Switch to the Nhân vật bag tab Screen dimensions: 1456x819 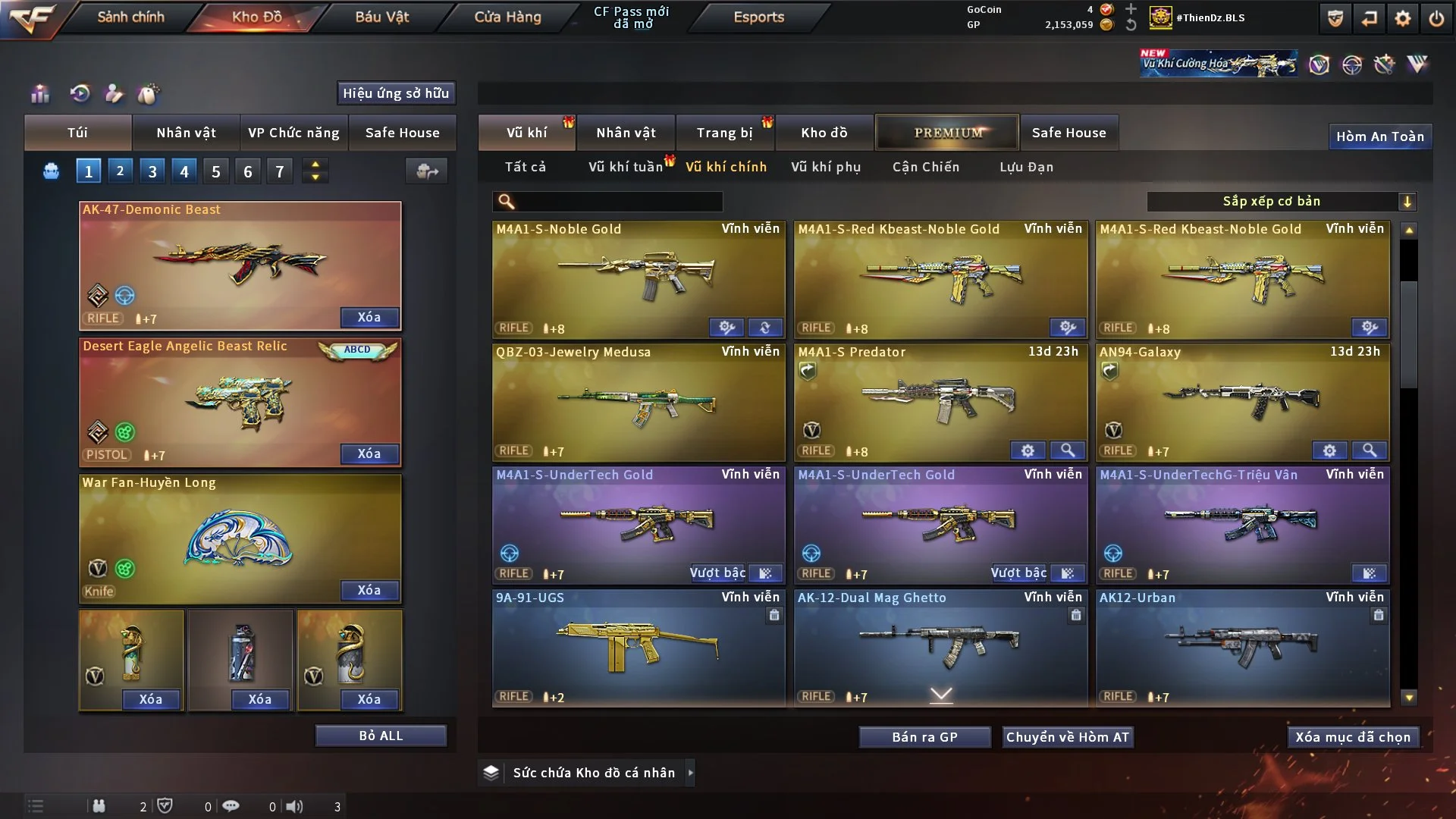tap(186, 133)
